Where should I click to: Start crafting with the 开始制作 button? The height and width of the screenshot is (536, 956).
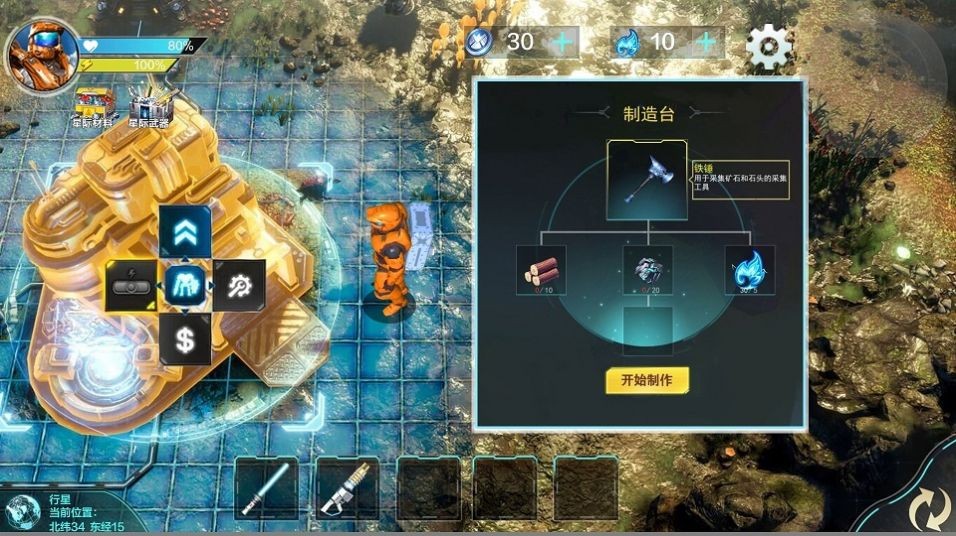(x=647, y=381)
